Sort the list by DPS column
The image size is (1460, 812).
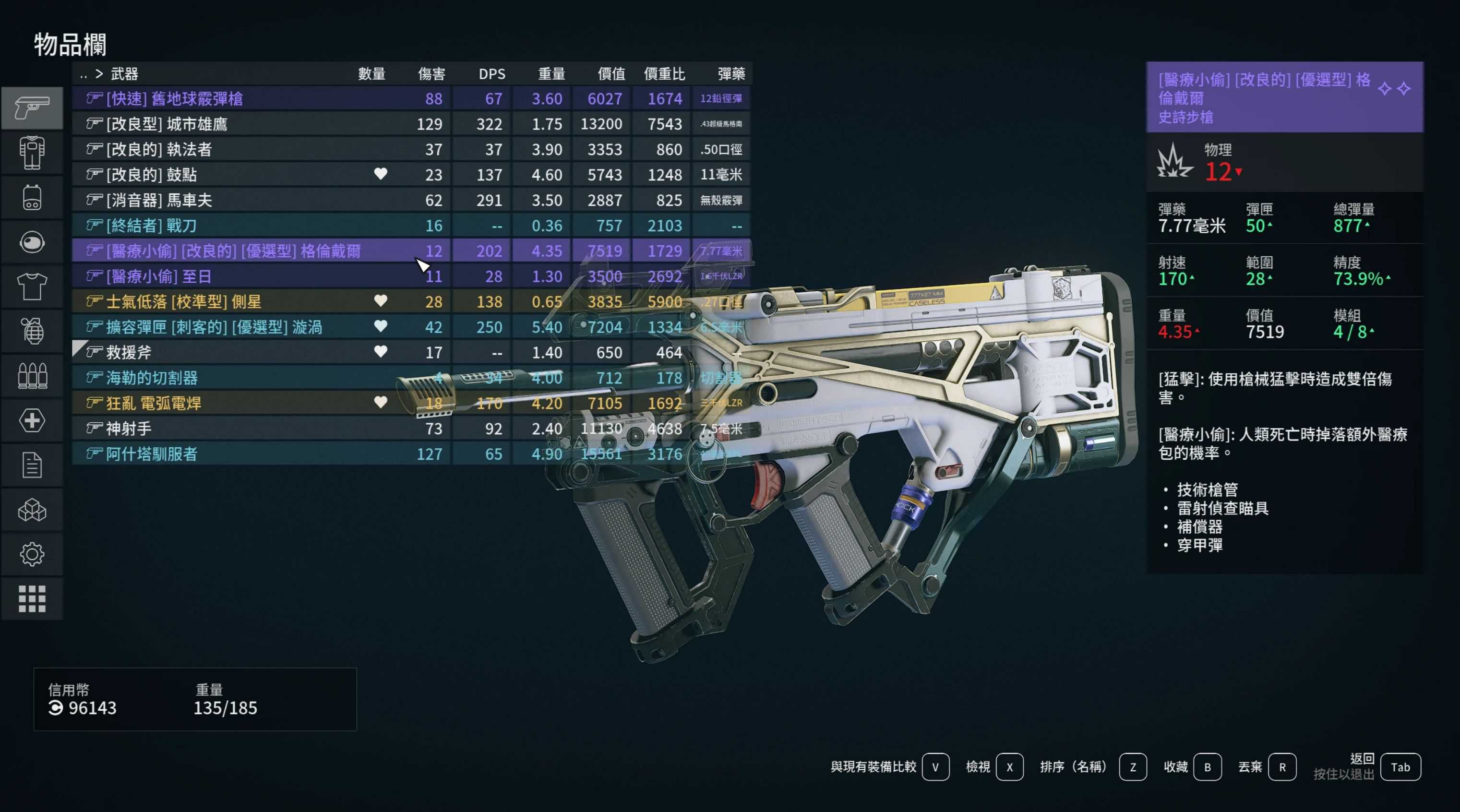pyautogui.click(x=491, y=74)
